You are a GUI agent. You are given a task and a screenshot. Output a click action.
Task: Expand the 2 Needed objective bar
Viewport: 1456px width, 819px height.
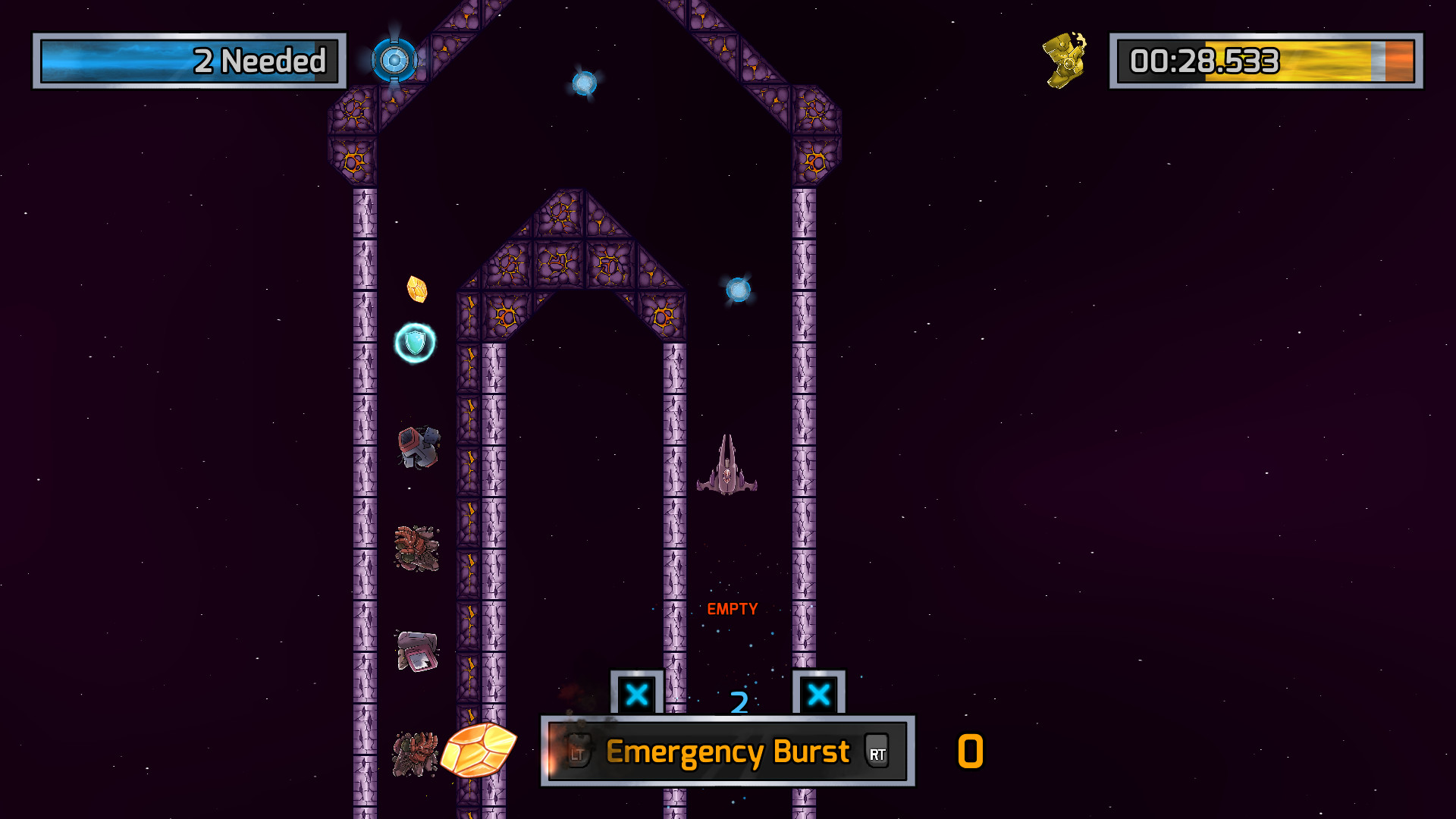[x=187, y=61]
